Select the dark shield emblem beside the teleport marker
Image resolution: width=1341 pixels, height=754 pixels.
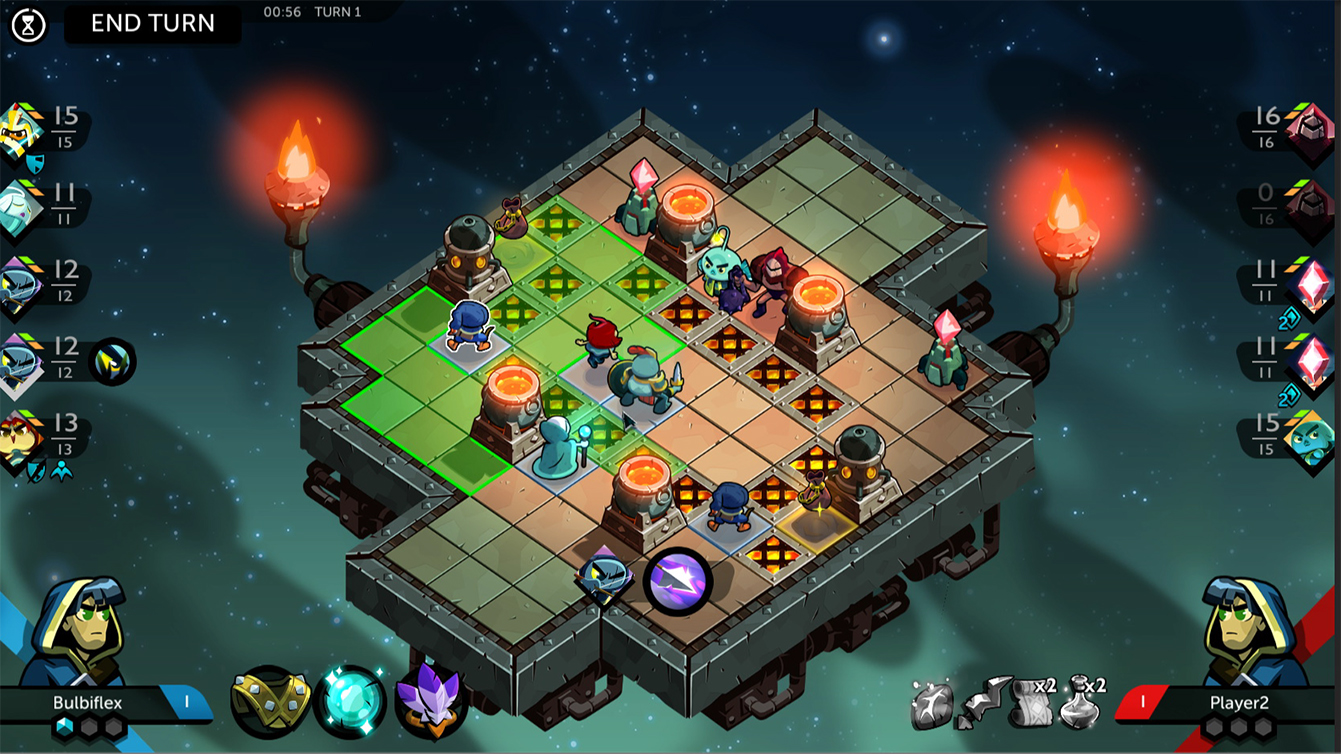(605, 577)
